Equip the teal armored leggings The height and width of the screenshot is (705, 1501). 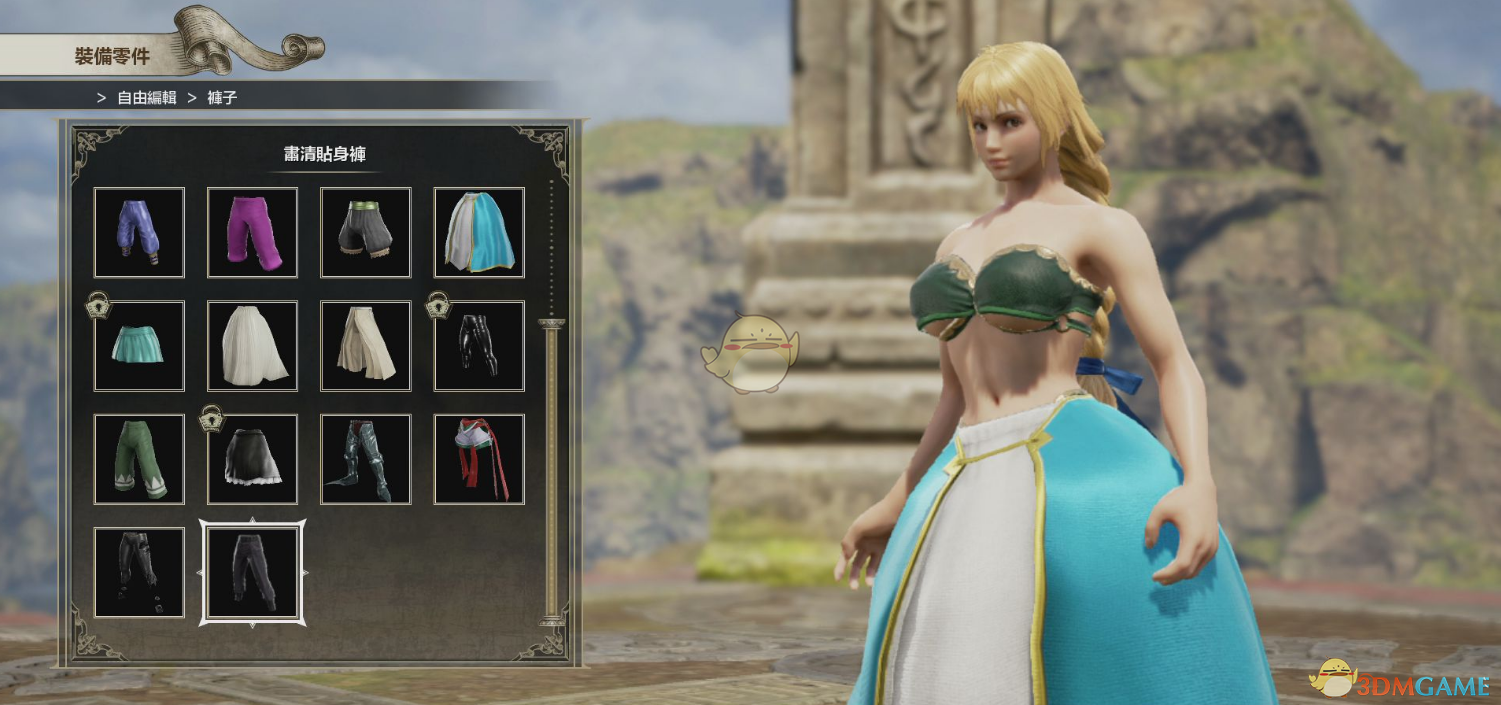[x=365, y=458]
